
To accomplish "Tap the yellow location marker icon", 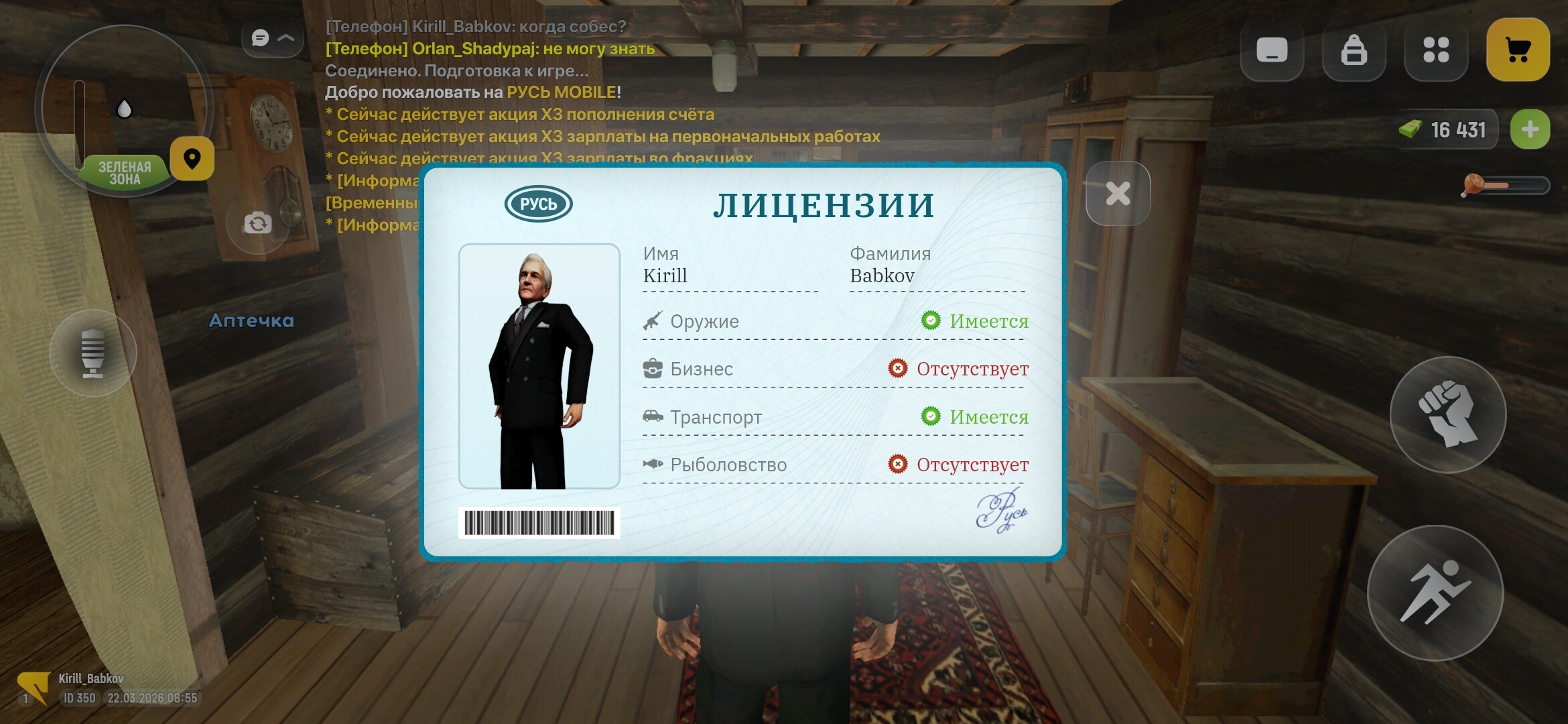I will [193, 158].
